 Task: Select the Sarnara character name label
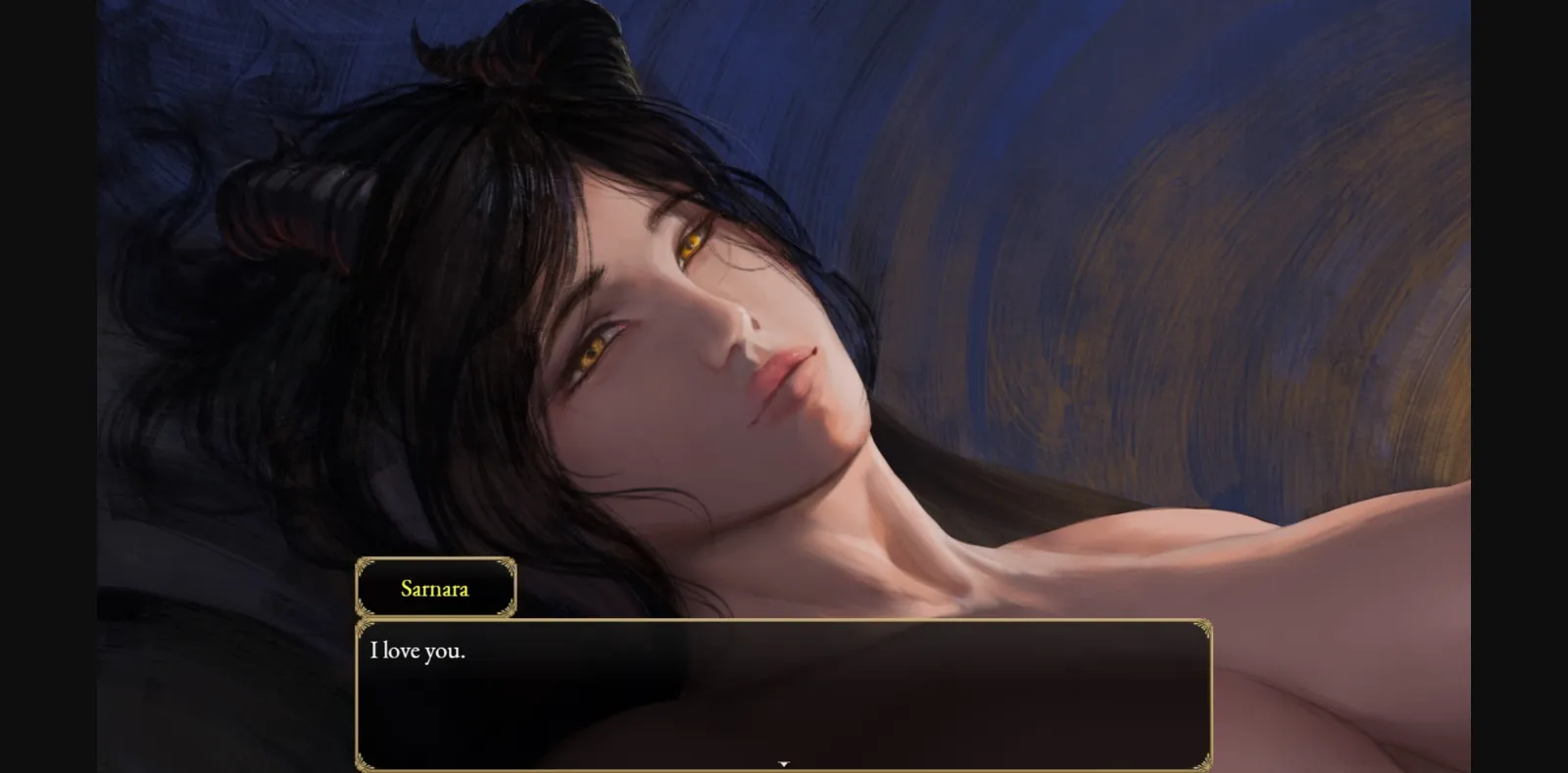435,589
